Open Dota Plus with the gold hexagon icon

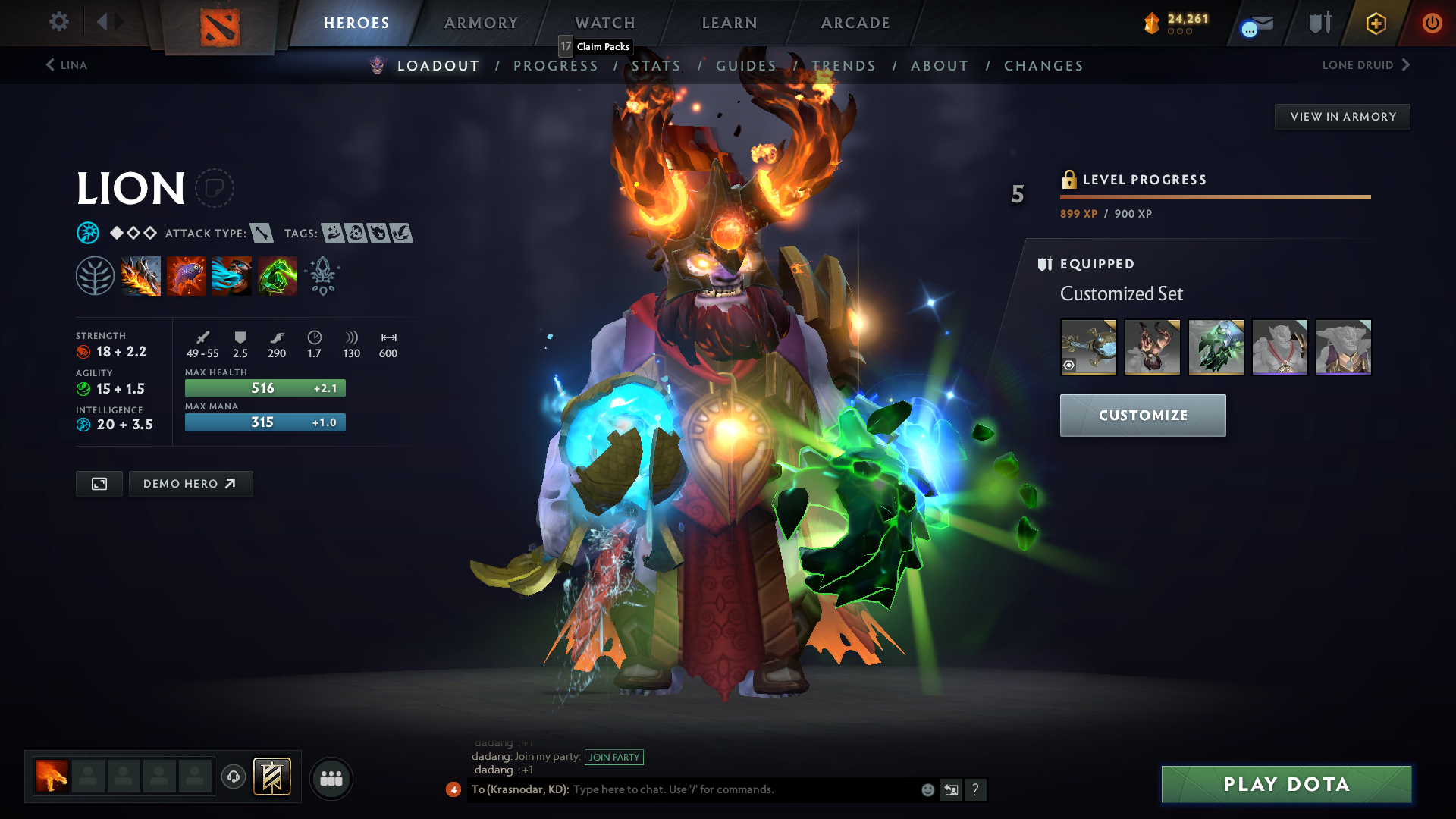(1375, 23)
